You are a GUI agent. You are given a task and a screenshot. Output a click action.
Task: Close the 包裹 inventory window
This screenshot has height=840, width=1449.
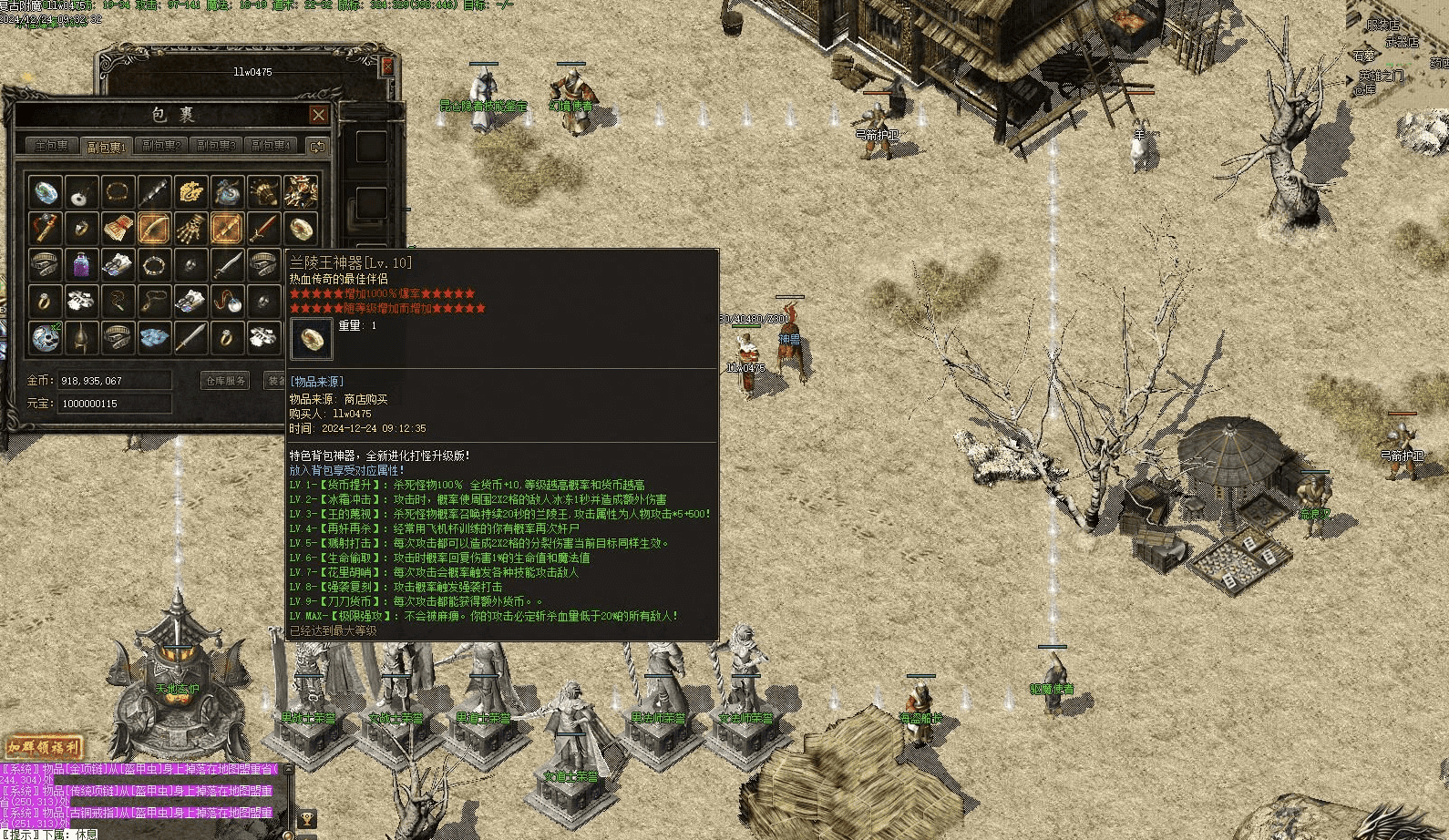tap(318, 115)
